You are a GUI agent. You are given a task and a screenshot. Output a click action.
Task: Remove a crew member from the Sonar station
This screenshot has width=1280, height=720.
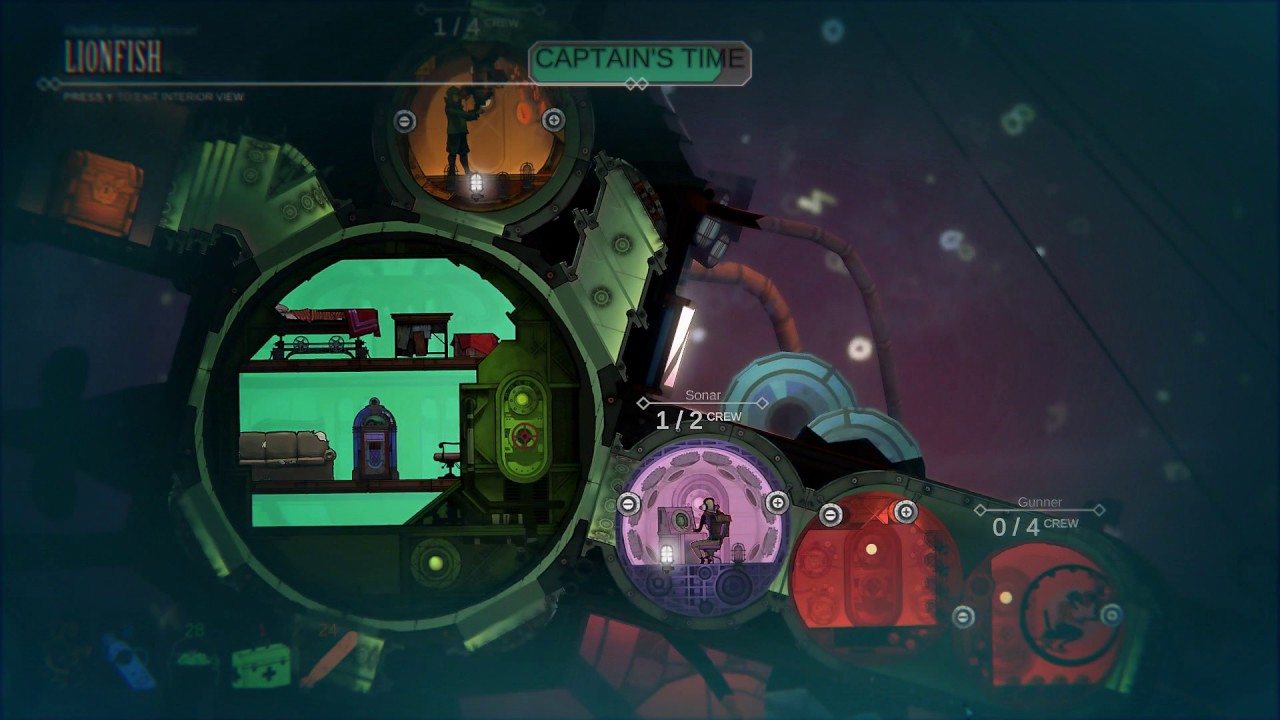pyautogui.click(x=629, y=503)
